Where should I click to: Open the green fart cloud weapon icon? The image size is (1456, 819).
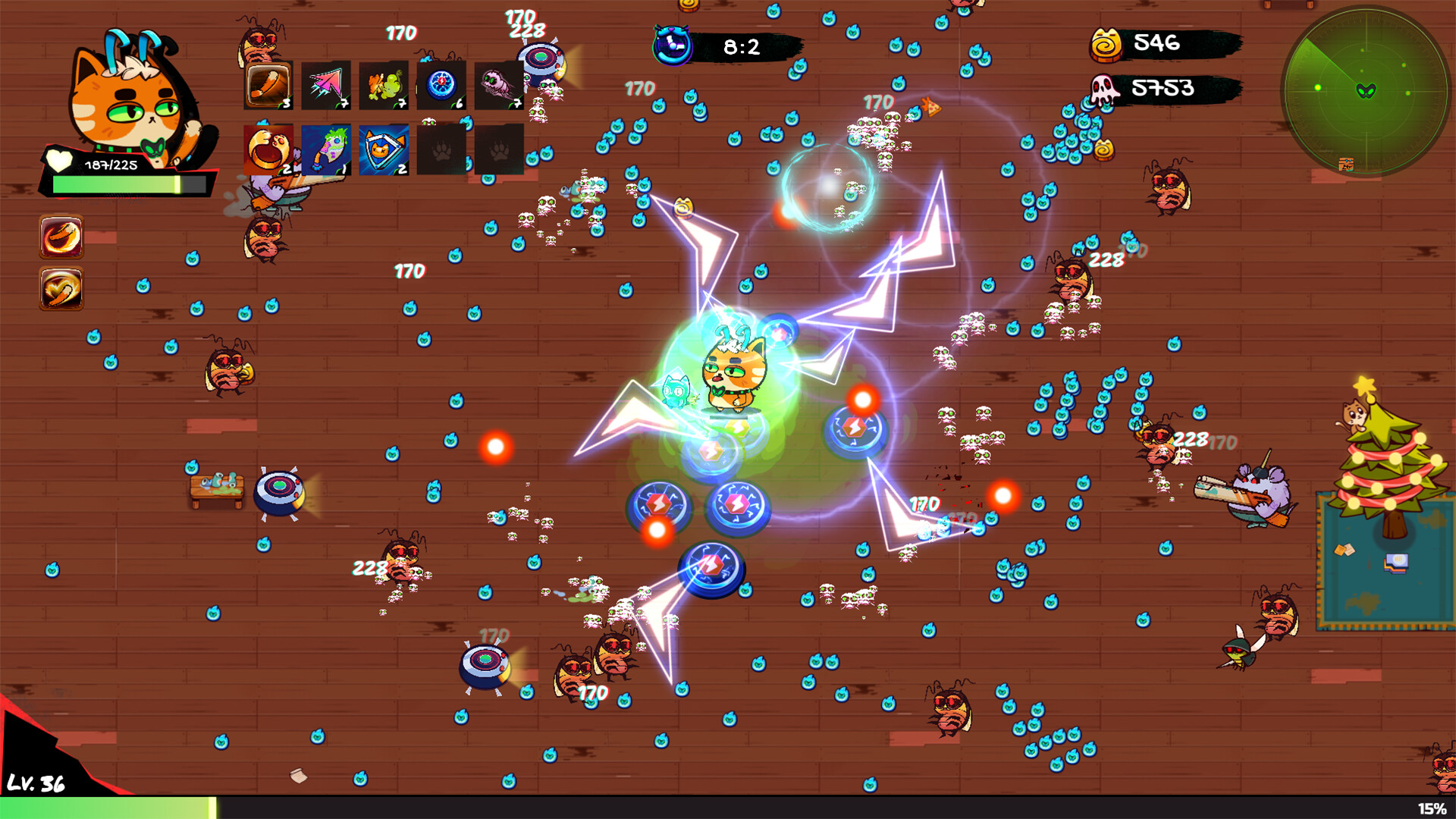point(384,85)
